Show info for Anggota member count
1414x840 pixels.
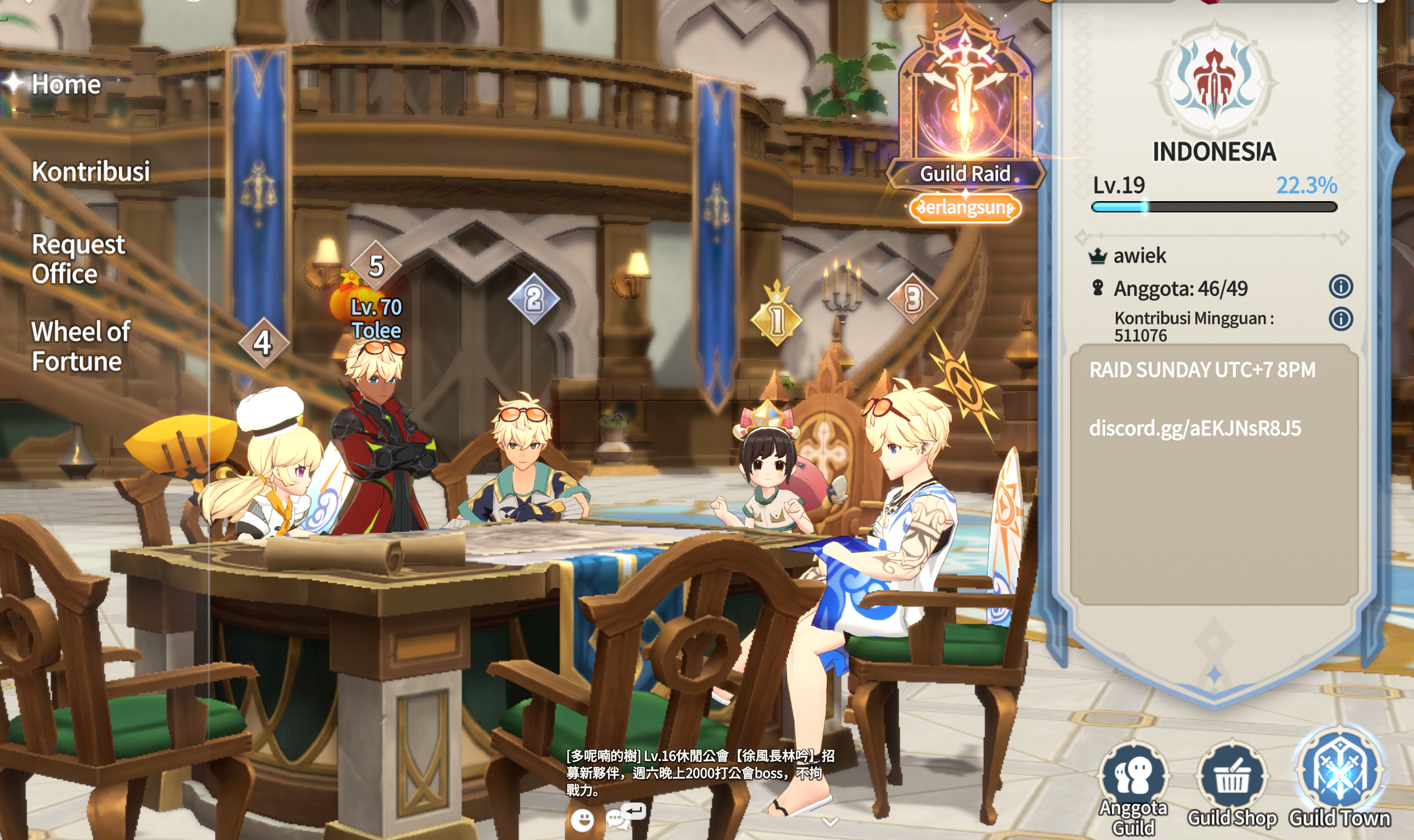click(1341, 287)
